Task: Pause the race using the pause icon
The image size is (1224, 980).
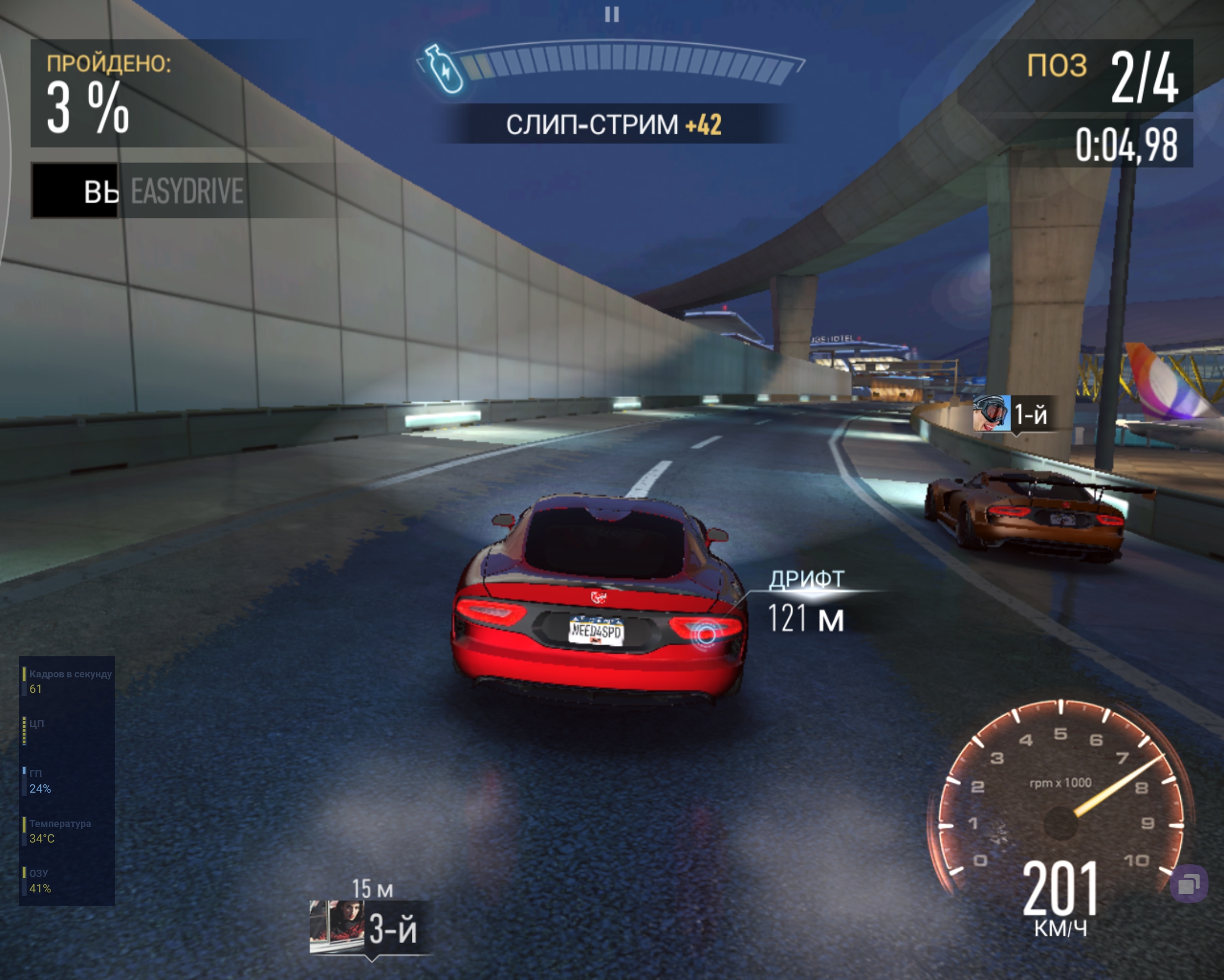Action: (x=611, y=14)
